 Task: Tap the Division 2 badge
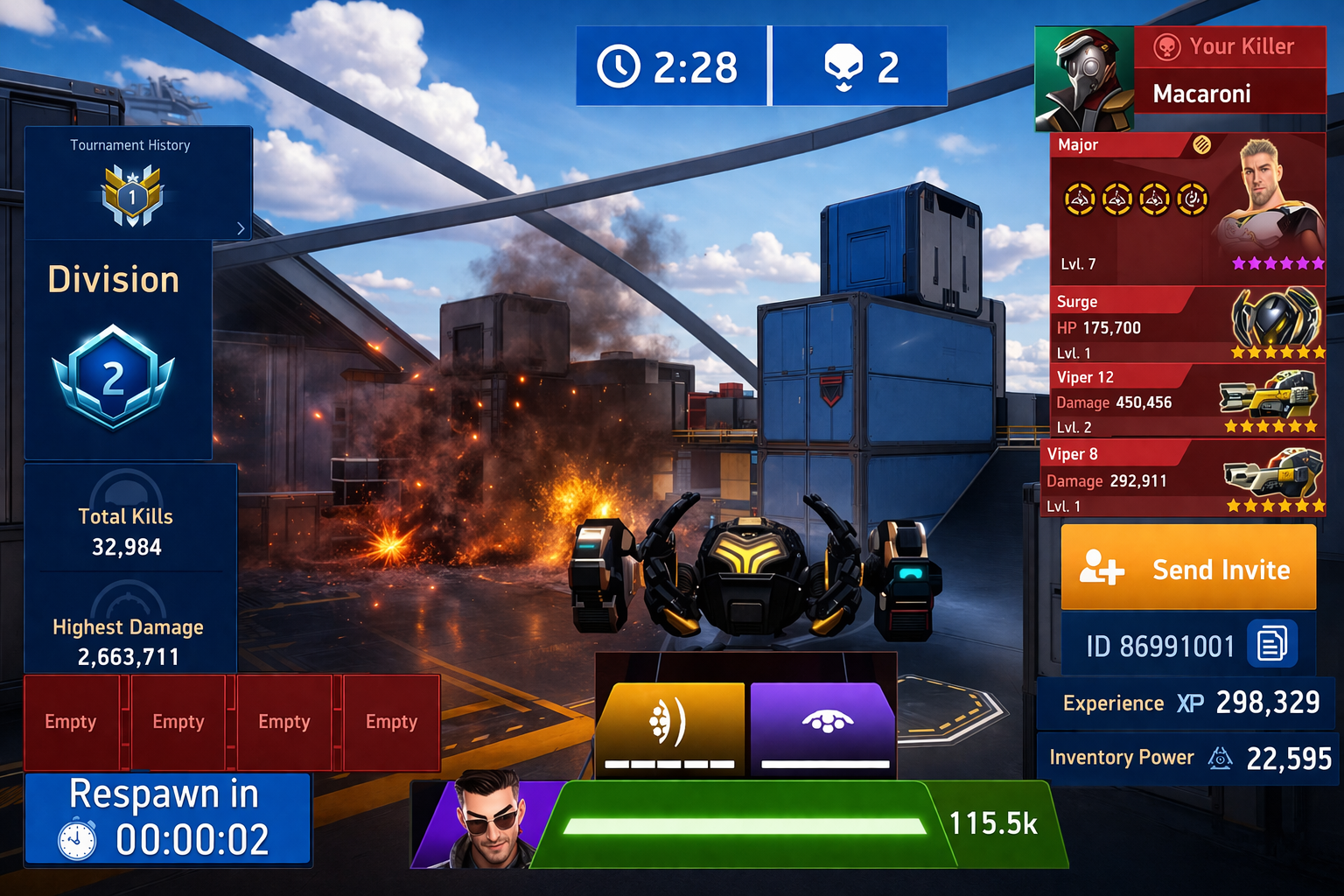click(x=114, y=378)
